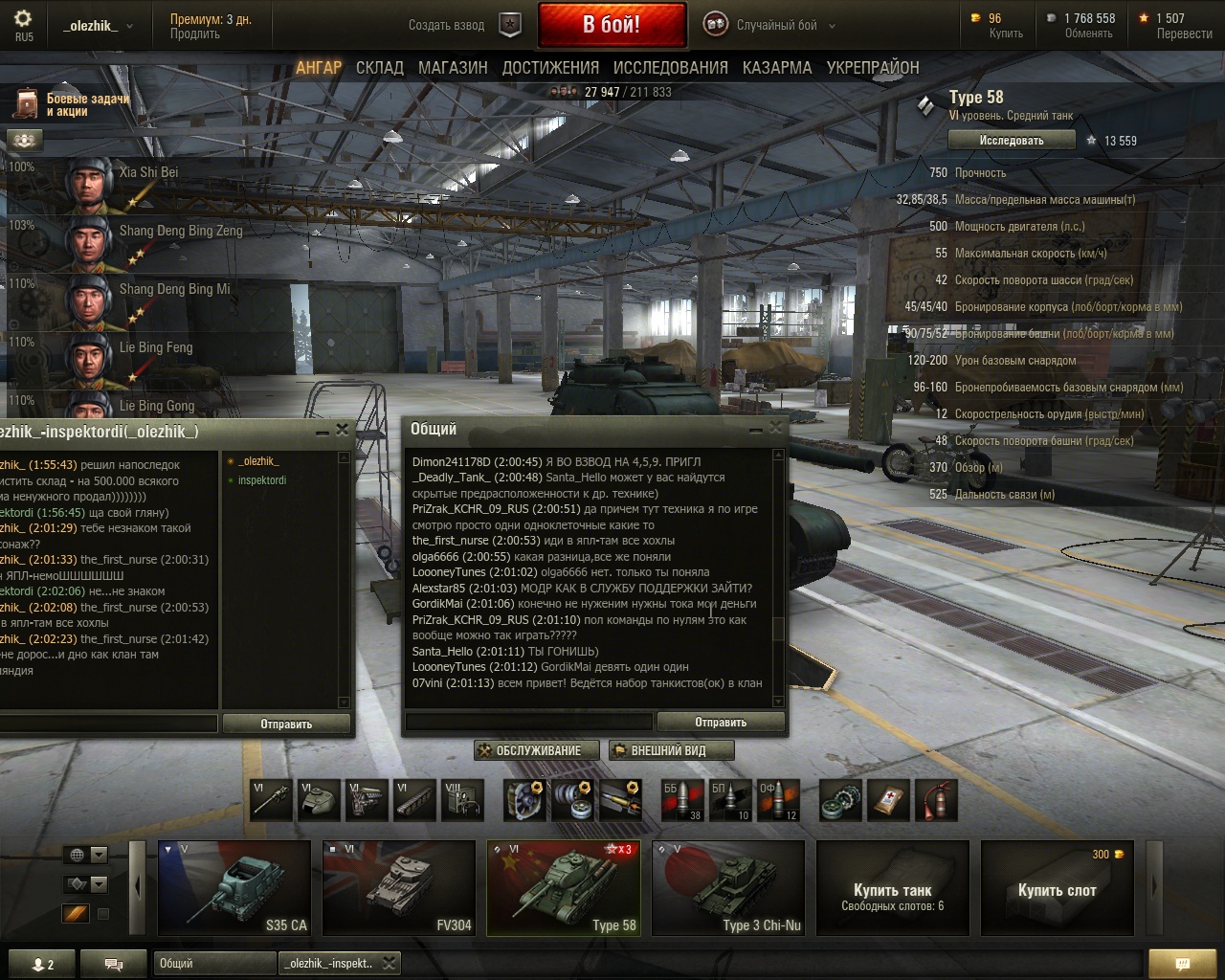Click the Исследовать research button

[1011, 141]
